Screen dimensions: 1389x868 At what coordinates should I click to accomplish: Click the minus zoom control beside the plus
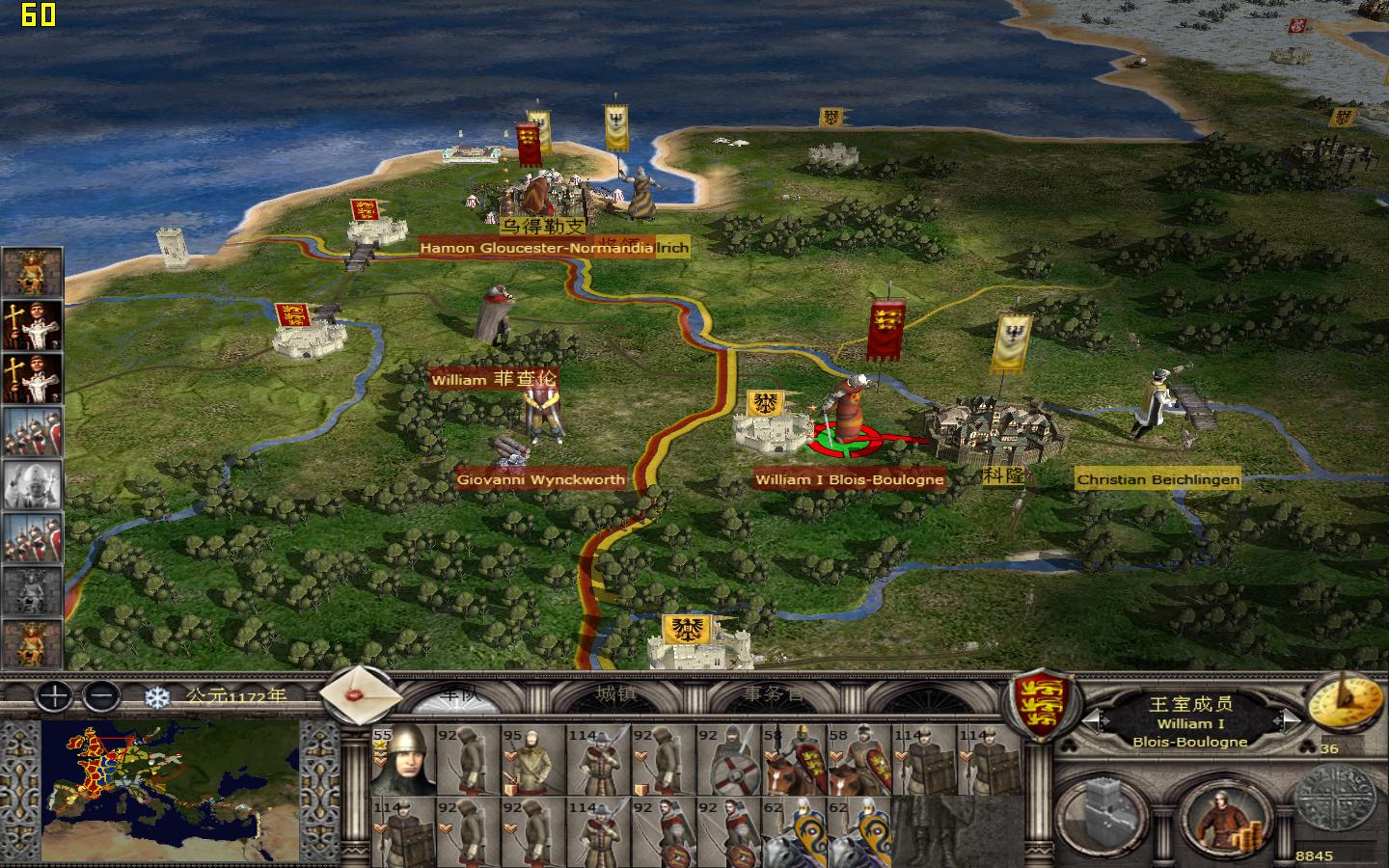(x=99, y=696)
